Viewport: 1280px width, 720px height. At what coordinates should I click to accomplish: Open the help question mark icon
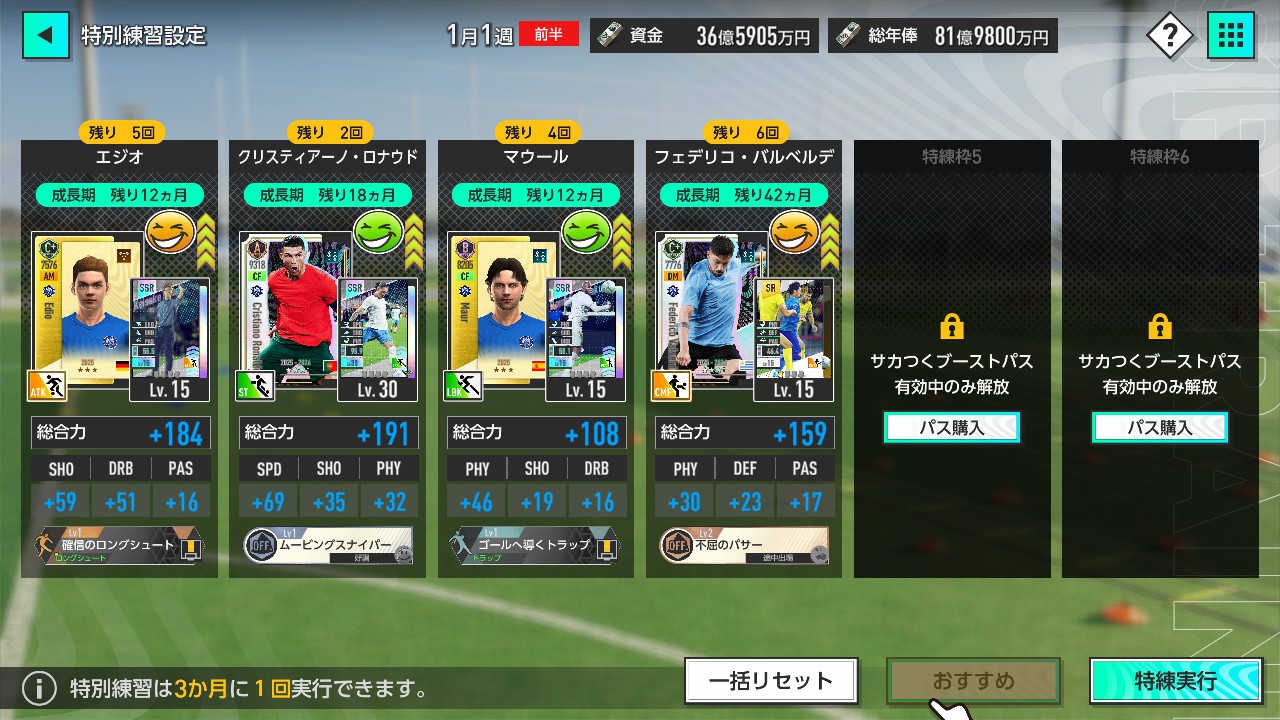(1169, 37)
